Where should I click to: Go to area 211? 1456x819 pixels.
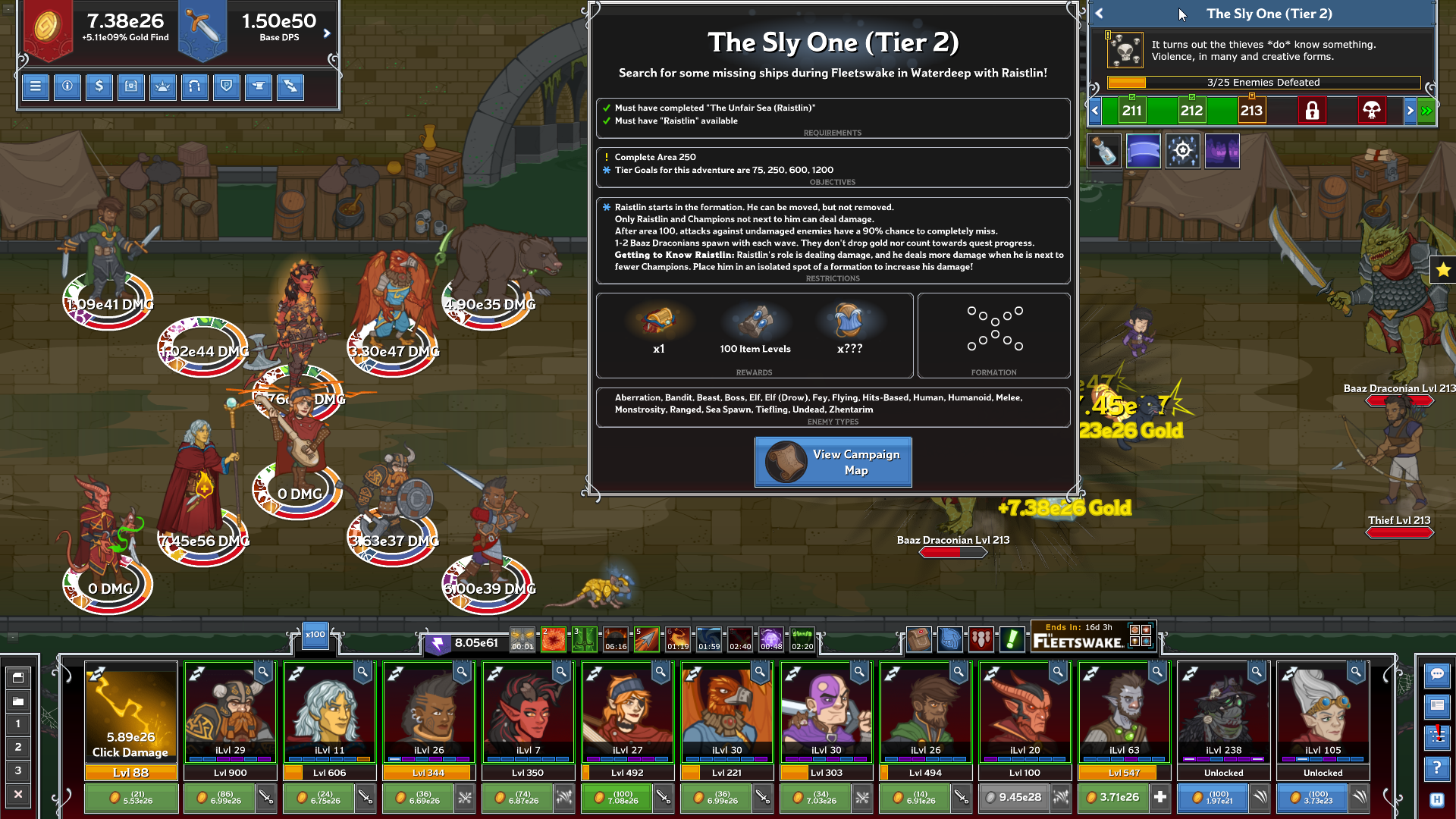[x=1131, y=111]
